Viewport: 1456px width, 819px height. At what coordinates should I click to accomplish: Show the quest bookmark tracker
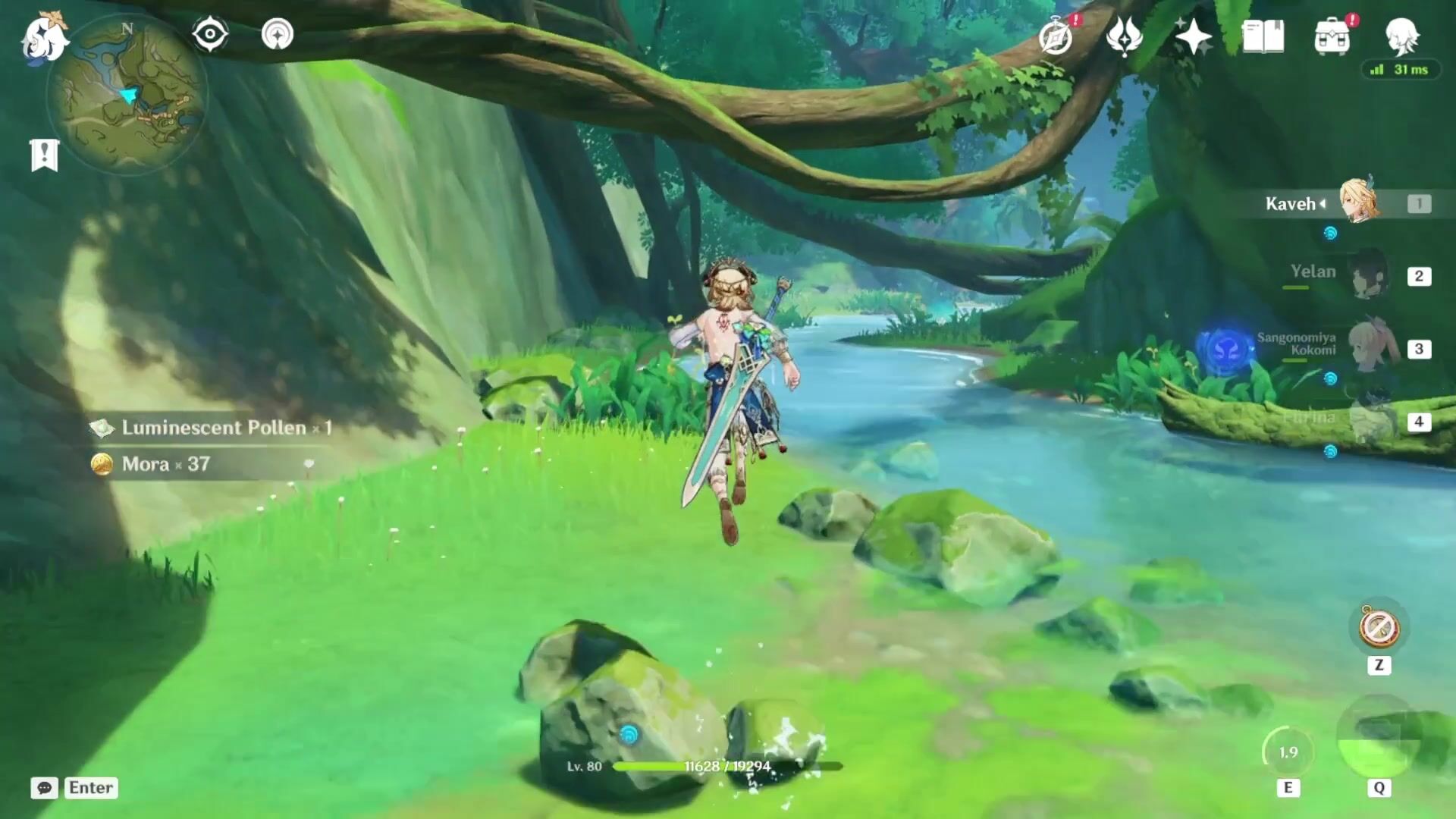tap(44, 155)
